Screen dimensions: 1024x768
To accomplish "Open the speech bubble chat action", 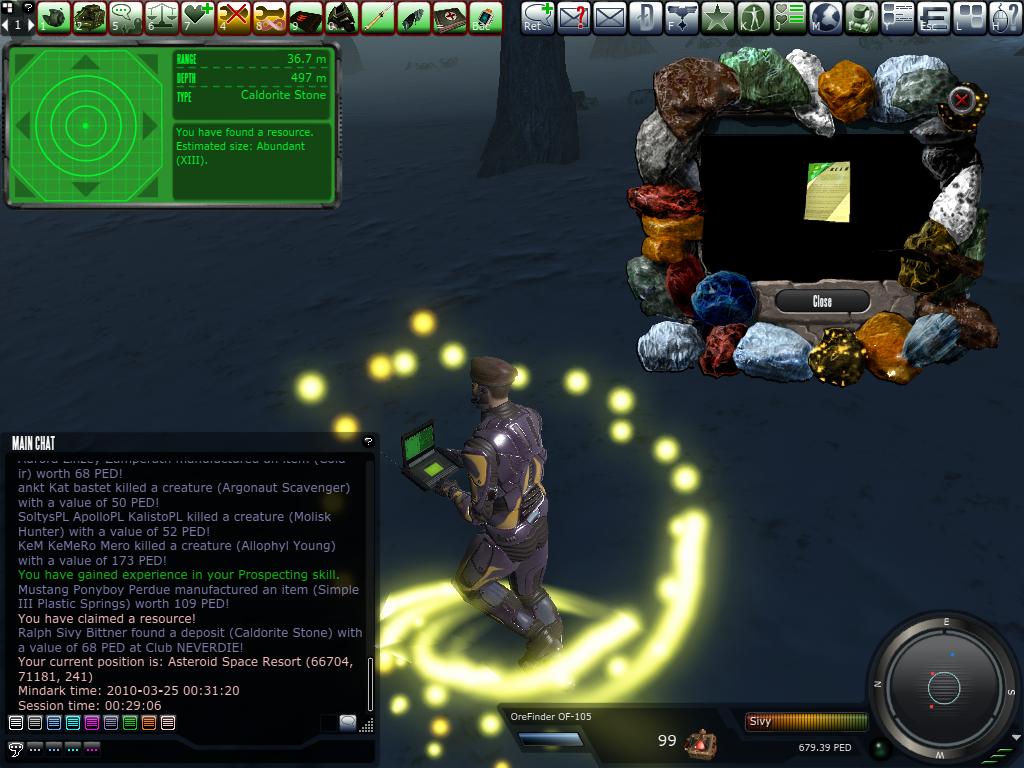I will tap(126, 16).
